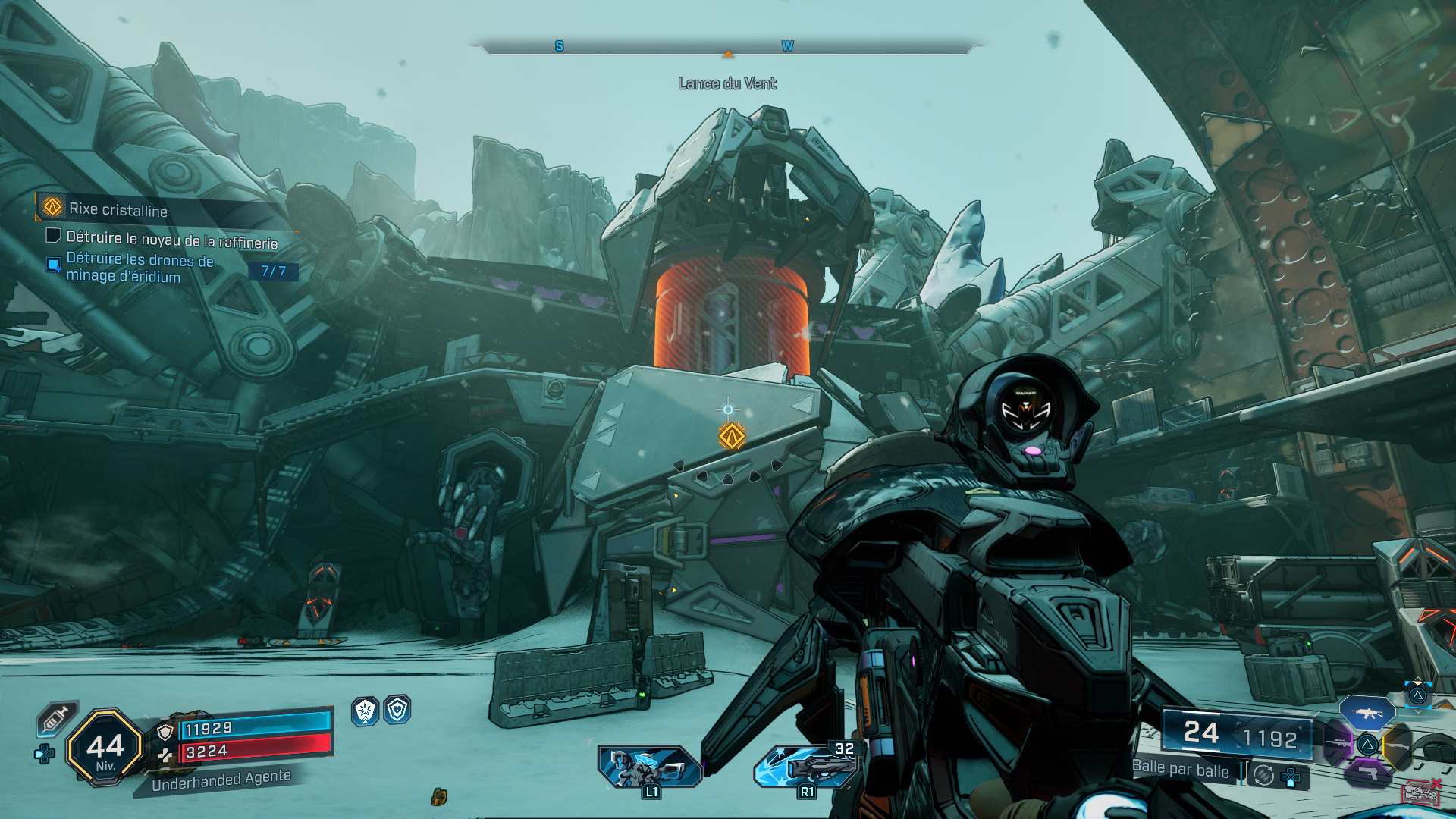This screenshot has width=1456, height=819.
Task: Switch to the purple sniper rifle slot
Action: (1338, 743)
